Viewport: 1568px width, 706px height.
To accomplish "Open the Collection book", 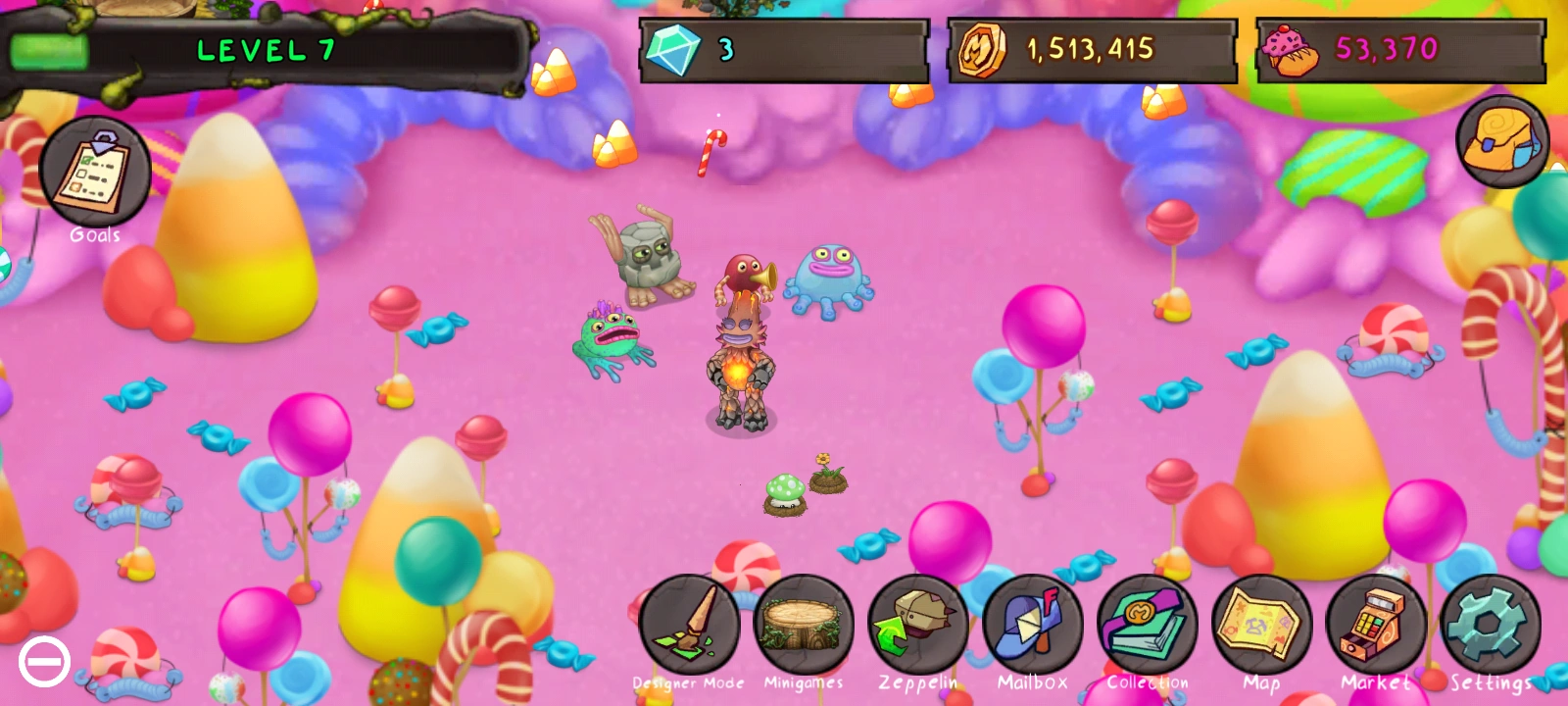I will (1148, 626).
